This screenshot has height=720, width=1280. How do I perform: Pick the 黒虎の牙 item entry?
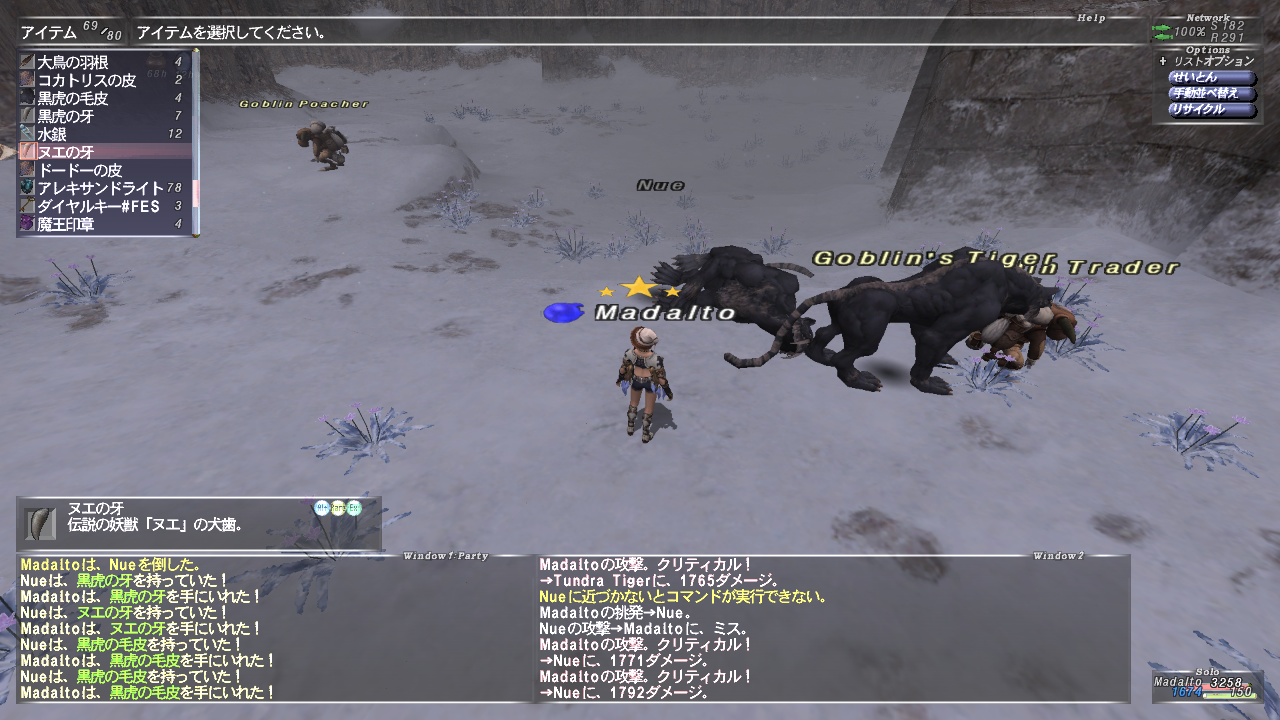(x=100, y=116)
